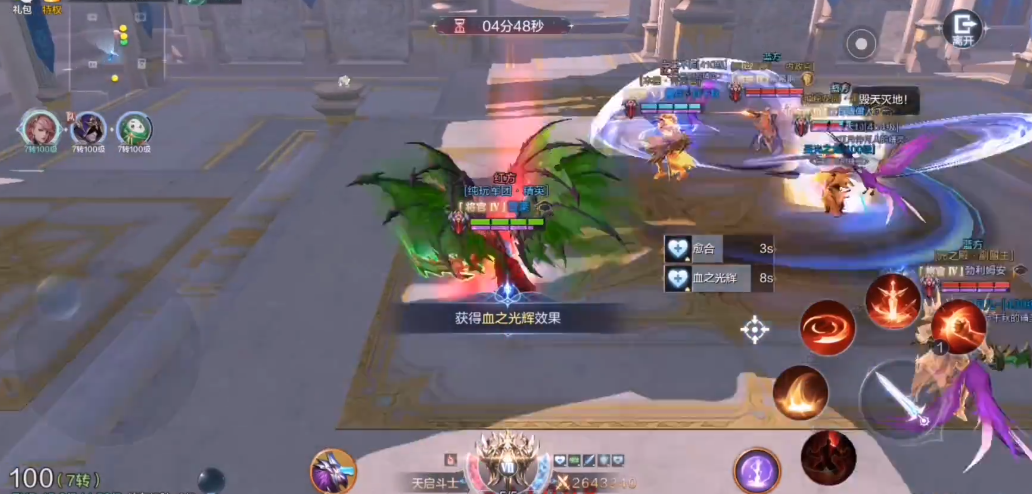This screenshot has height=494, width=1032.
Task: Activate the red swirl skill
Action: point(827,328)
